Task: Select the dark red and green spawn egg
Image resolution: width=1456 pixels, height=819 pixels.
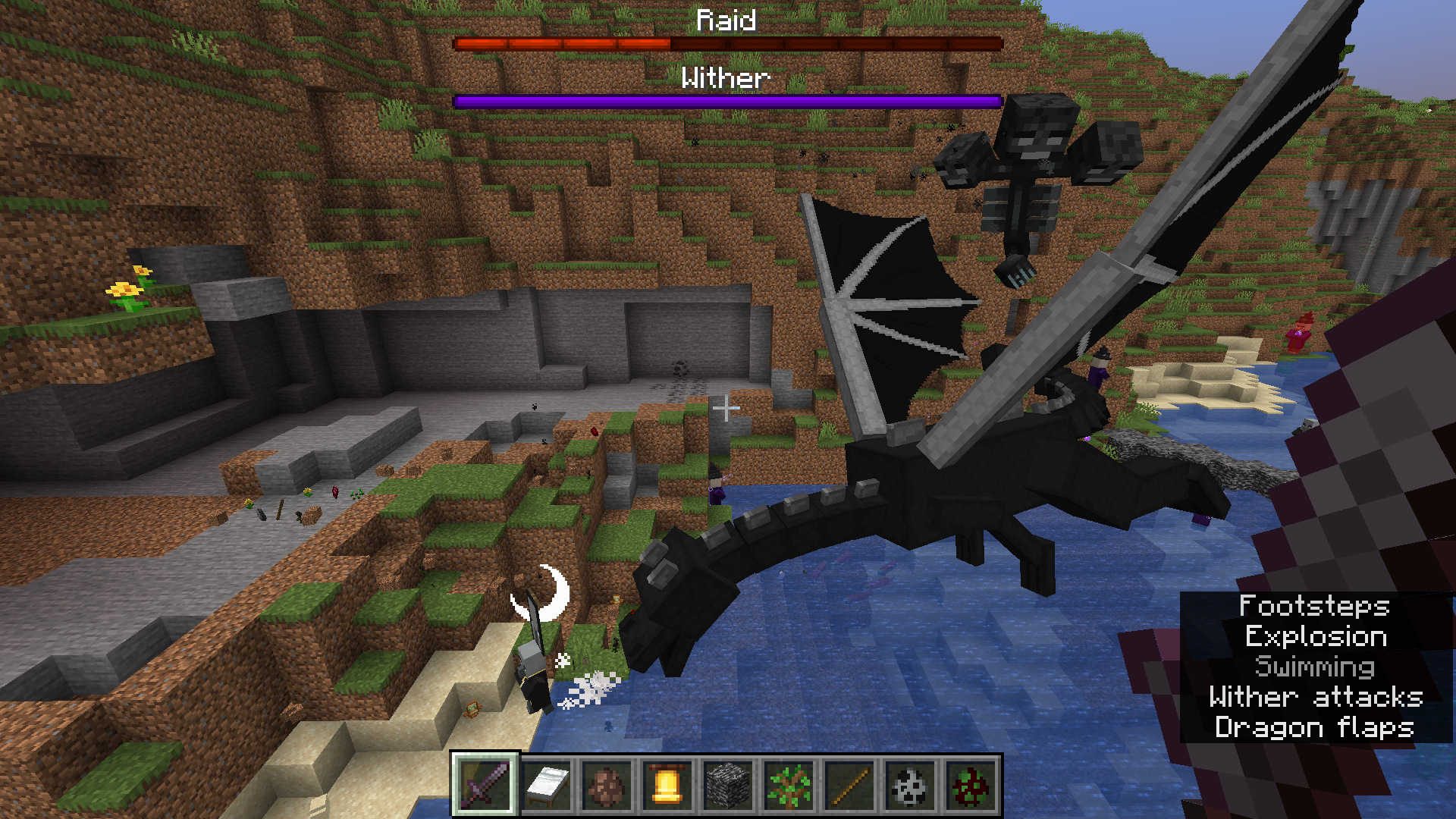Action: (971, 785)
